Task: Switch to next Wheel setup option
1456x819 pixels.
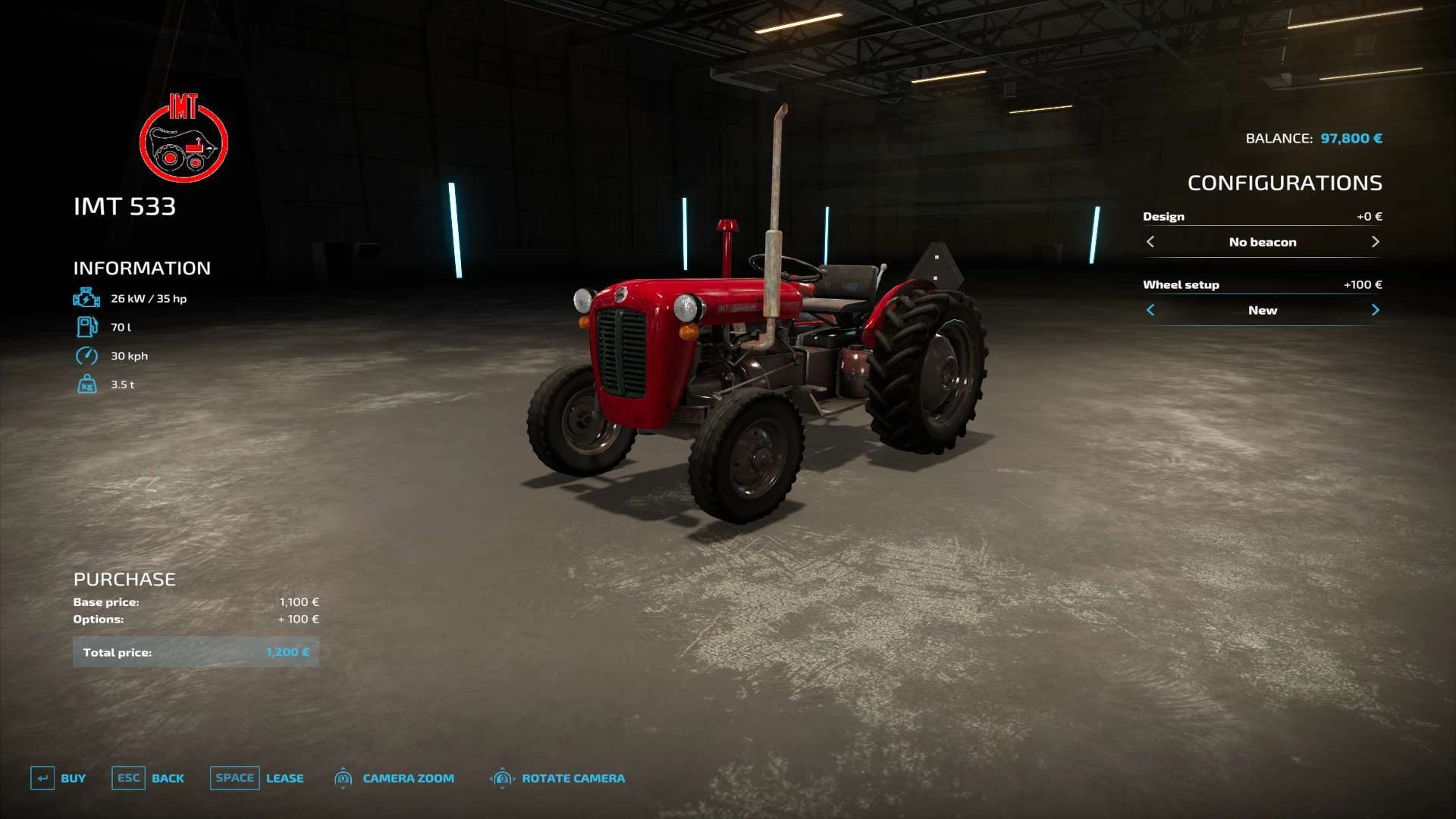Action: point(1375,310)
